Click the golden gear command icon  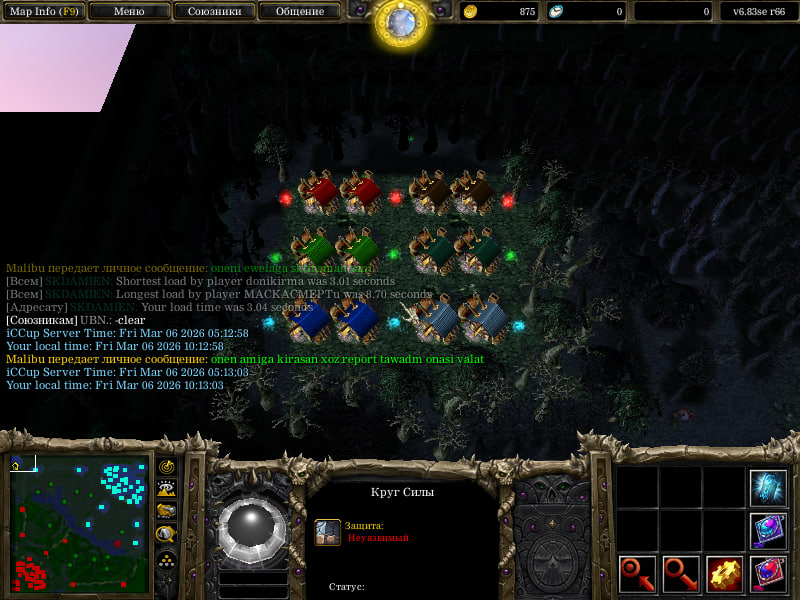click(x=724, y=574)
